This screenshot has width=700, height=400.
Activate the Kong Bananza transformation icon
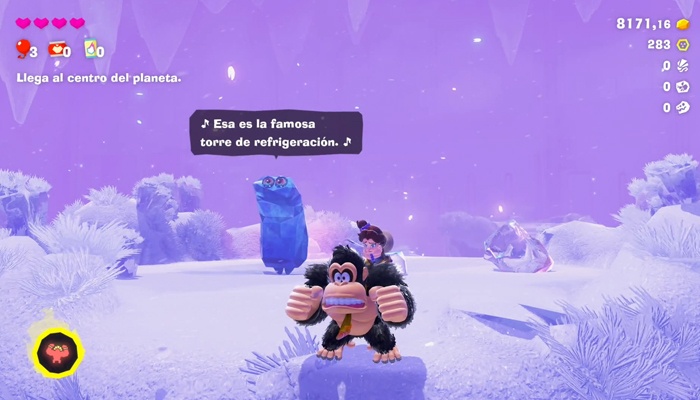(57, 352)
